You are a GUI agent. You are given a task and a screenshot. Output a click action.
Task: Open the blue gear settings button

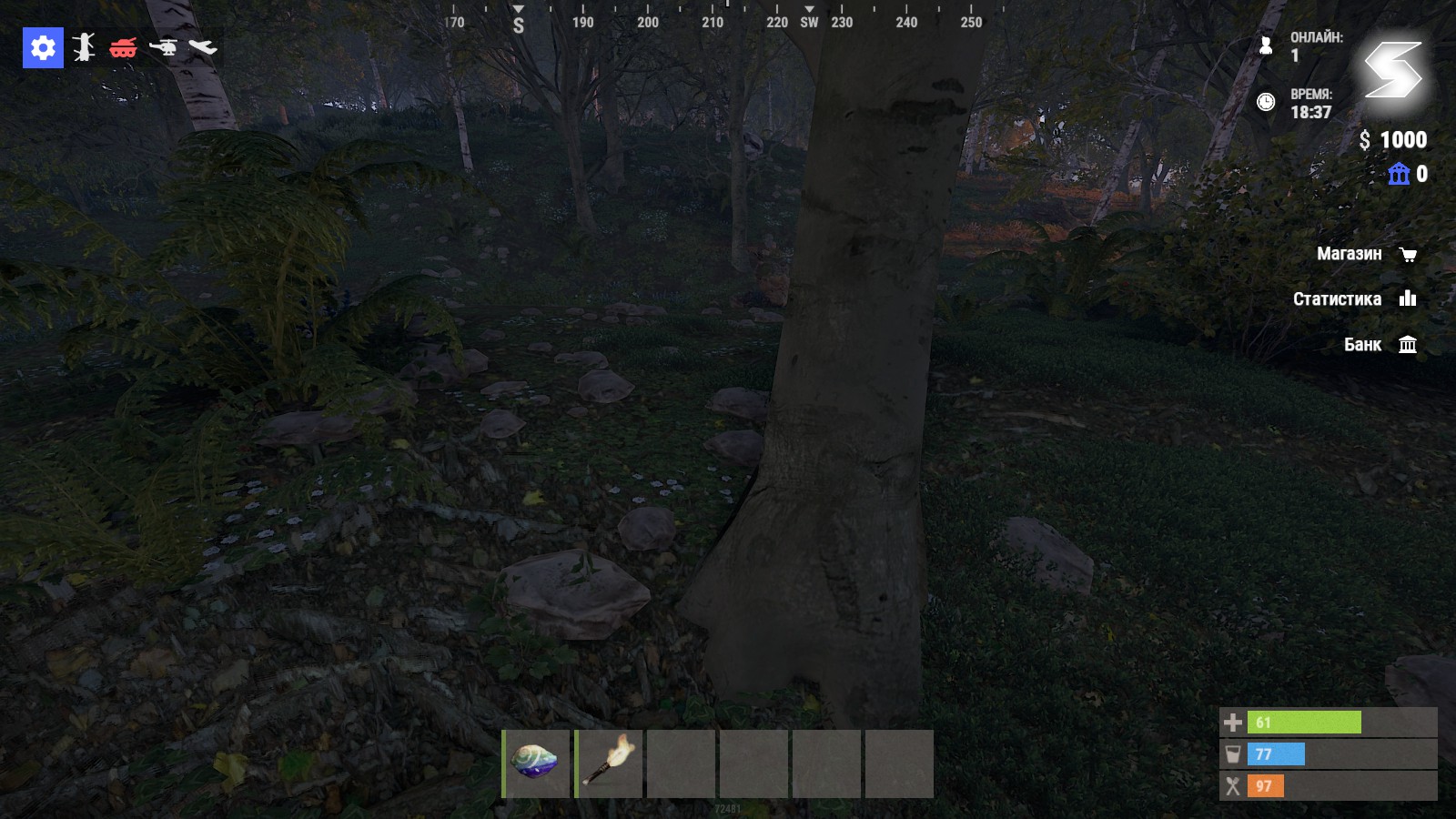pyautogui.click(x=43, y=47)
